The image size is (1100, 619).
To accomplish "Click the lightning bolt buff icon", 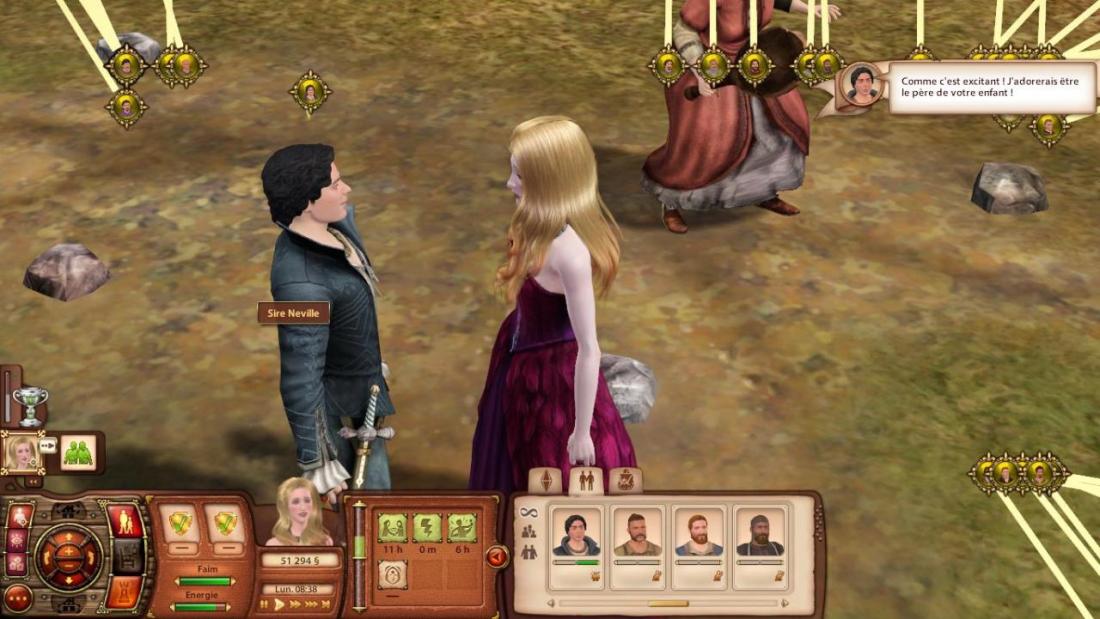I will pyautogui.click(x=428, y=527).
